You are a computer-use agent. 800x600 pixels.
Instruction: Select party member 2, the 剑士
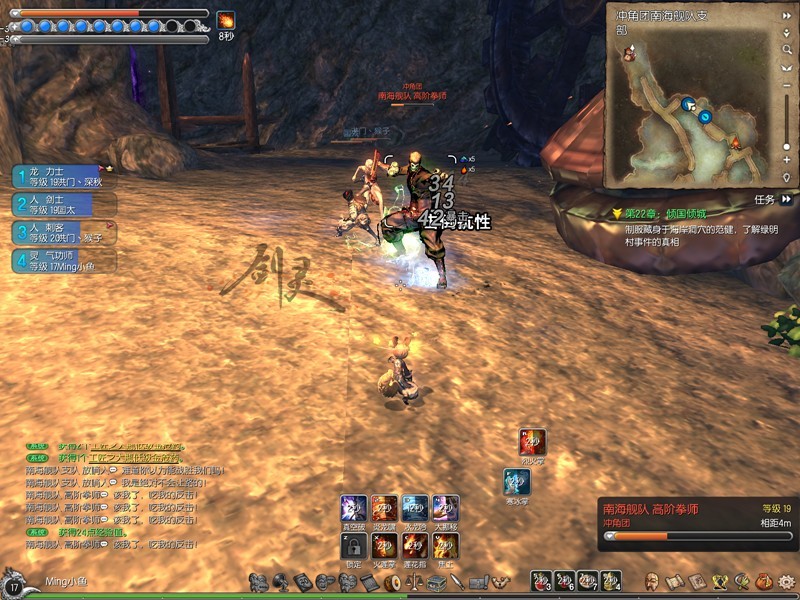pos(58,205)
